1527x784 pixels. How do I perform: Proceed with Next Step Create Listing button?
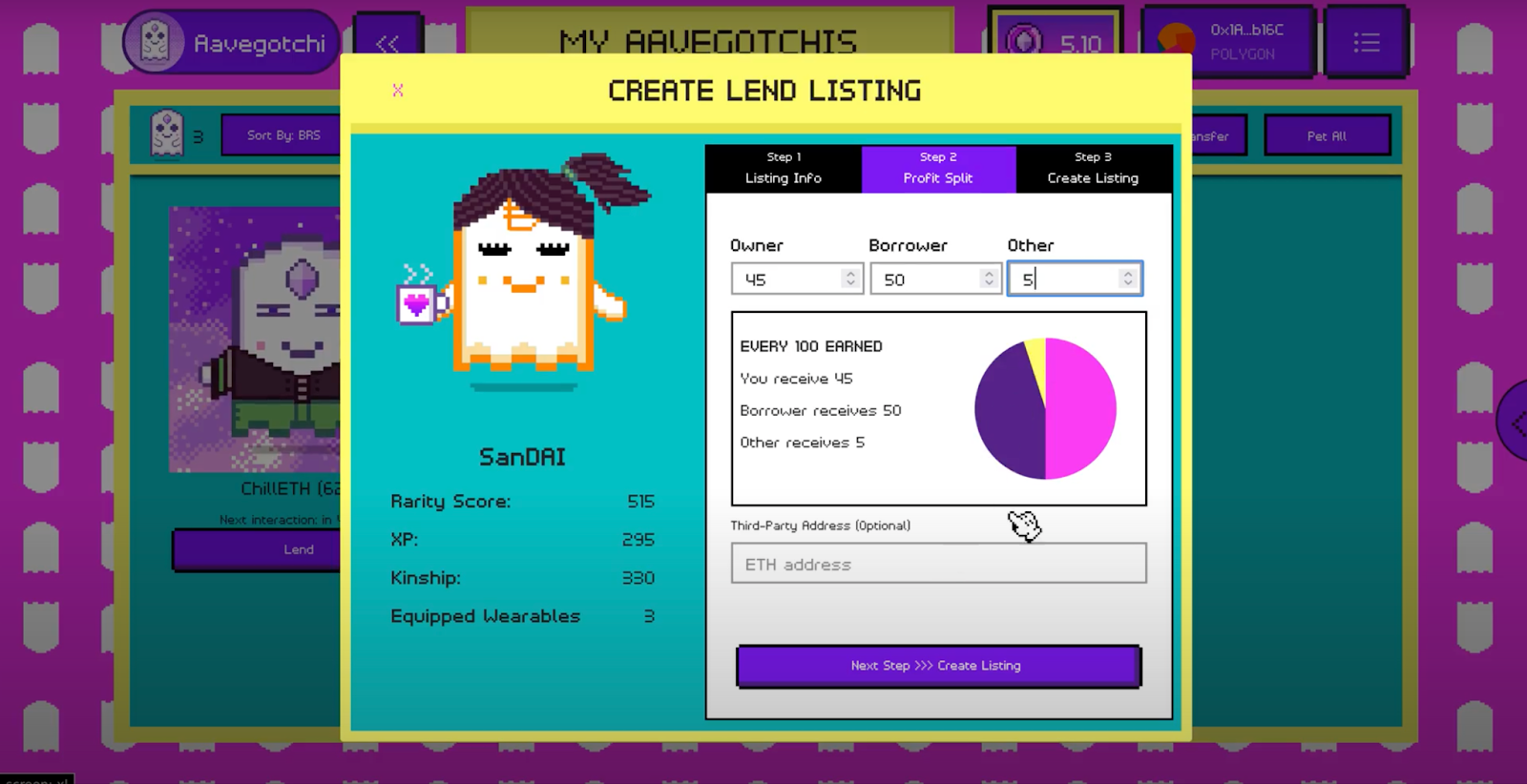(x=938, y=666)
